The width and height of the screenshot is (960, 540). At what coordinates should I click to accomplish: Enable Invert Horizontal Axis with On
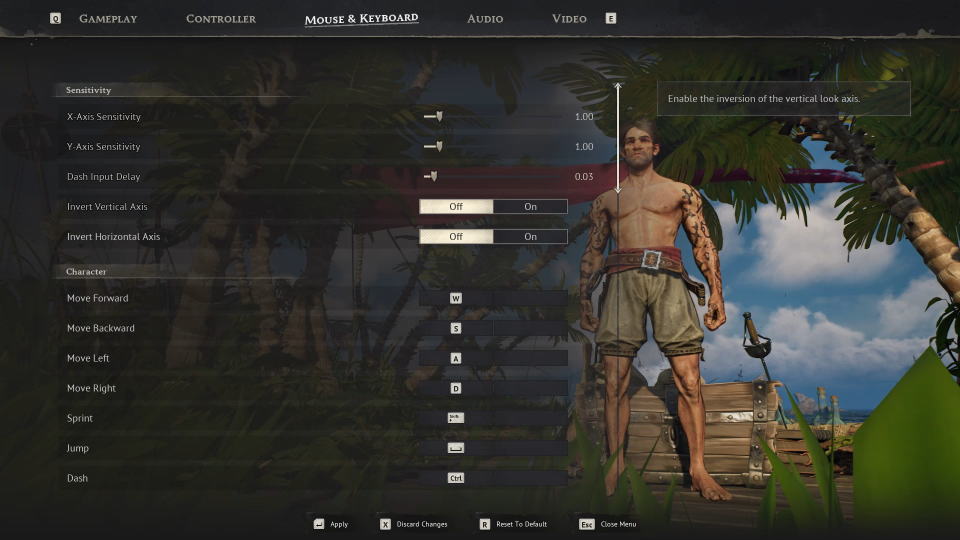tap(530, 237)
